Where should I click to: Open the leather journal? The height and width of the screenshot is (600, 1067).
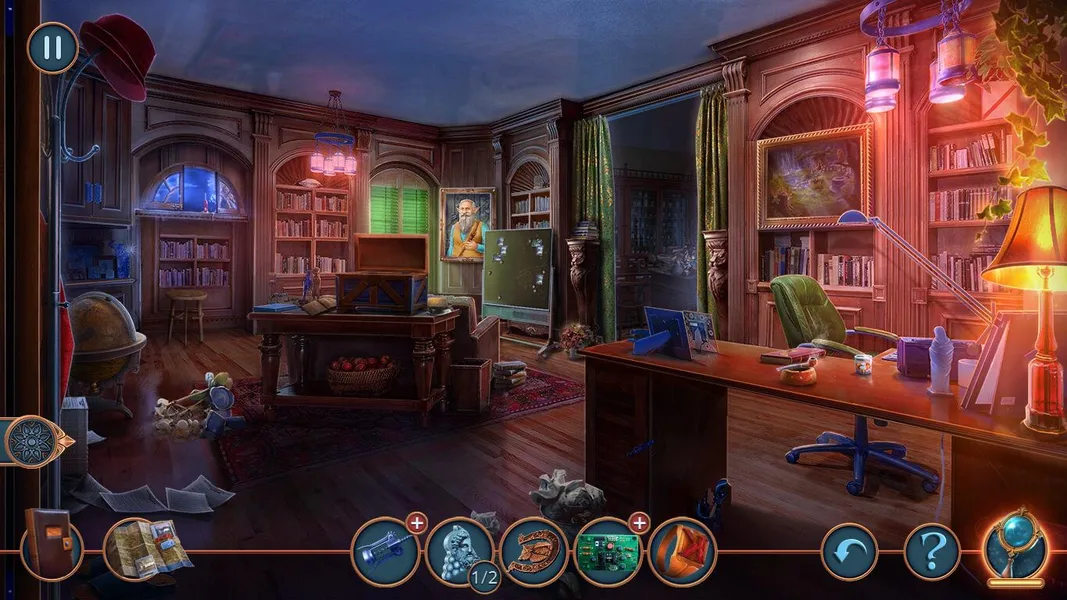pos(50,545)
